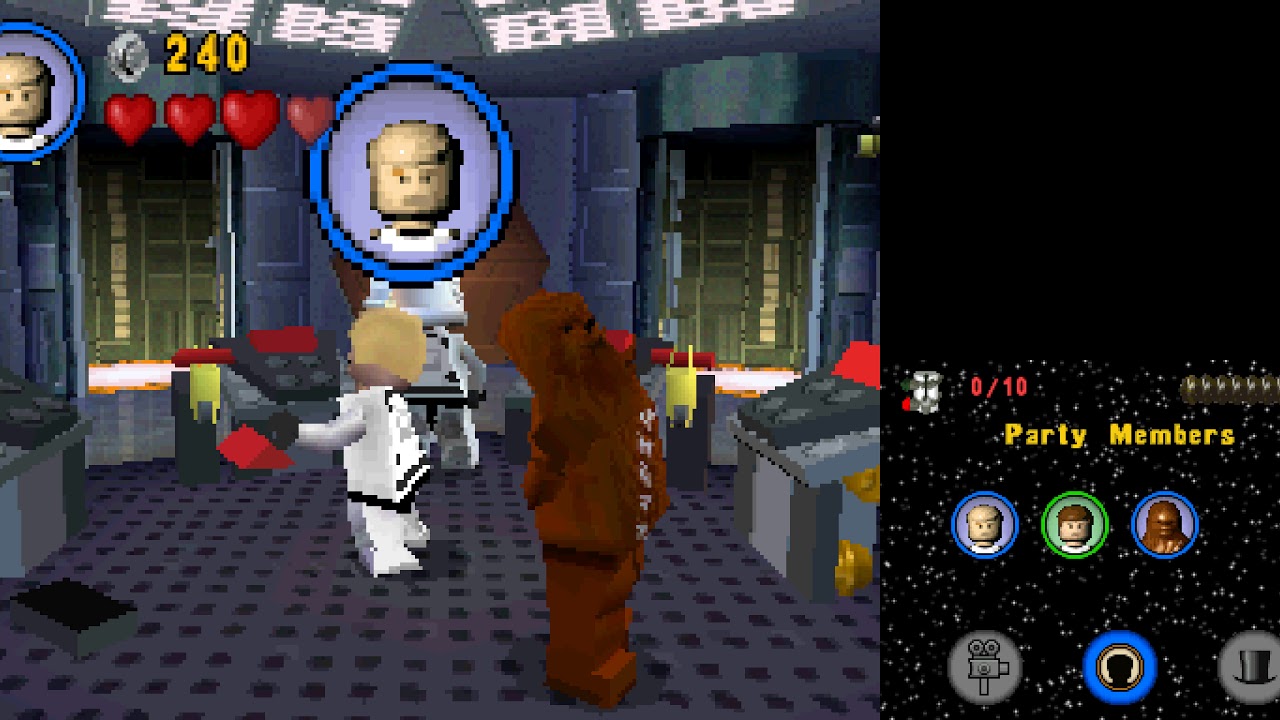1280x720 pixels.
Task: Switch active character via Luke's party icon
Action: click(985, 524)
